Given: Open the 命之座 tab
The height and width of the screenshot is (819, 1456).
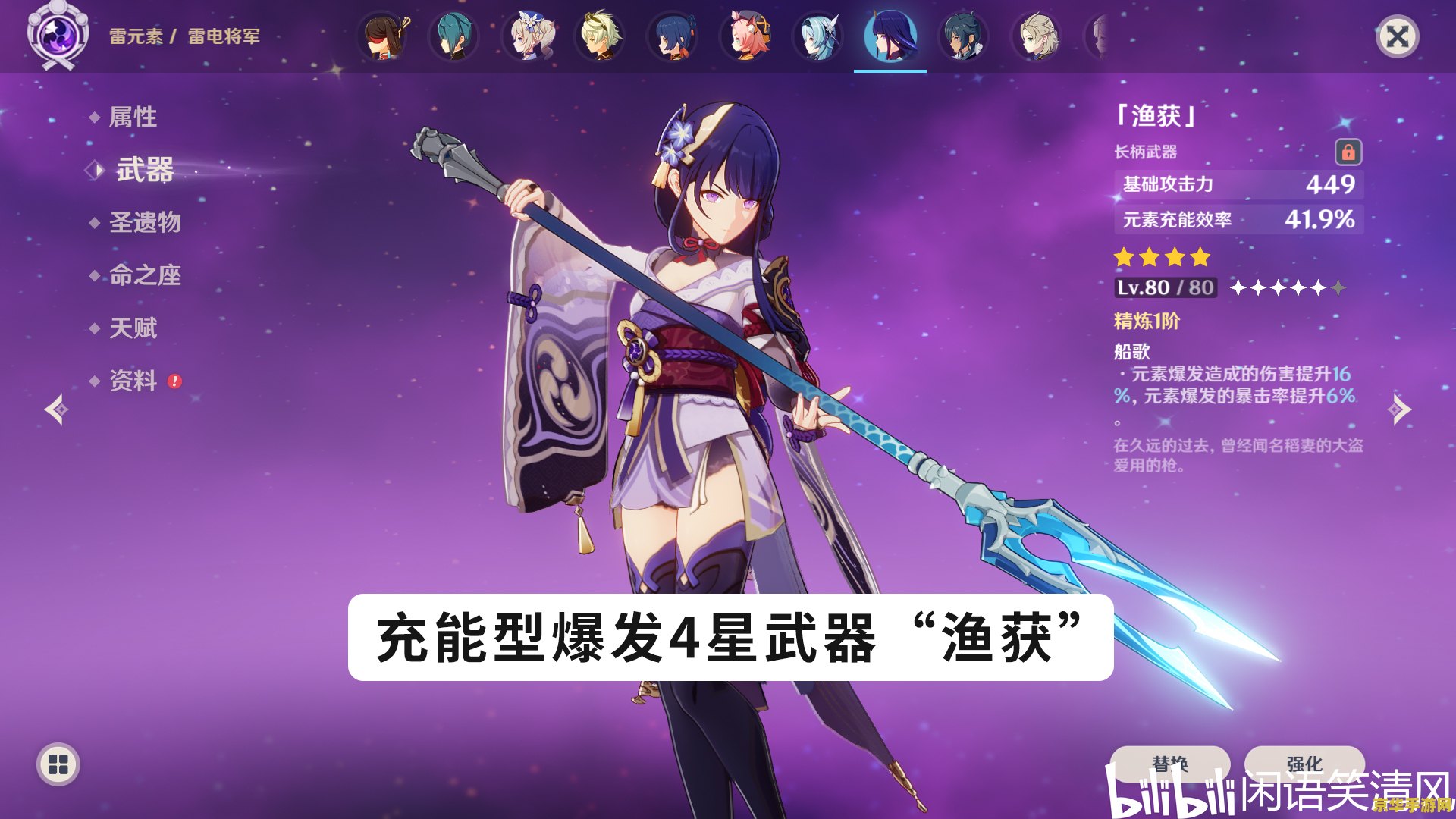Looking at the screenshot, I should (144, 276).
